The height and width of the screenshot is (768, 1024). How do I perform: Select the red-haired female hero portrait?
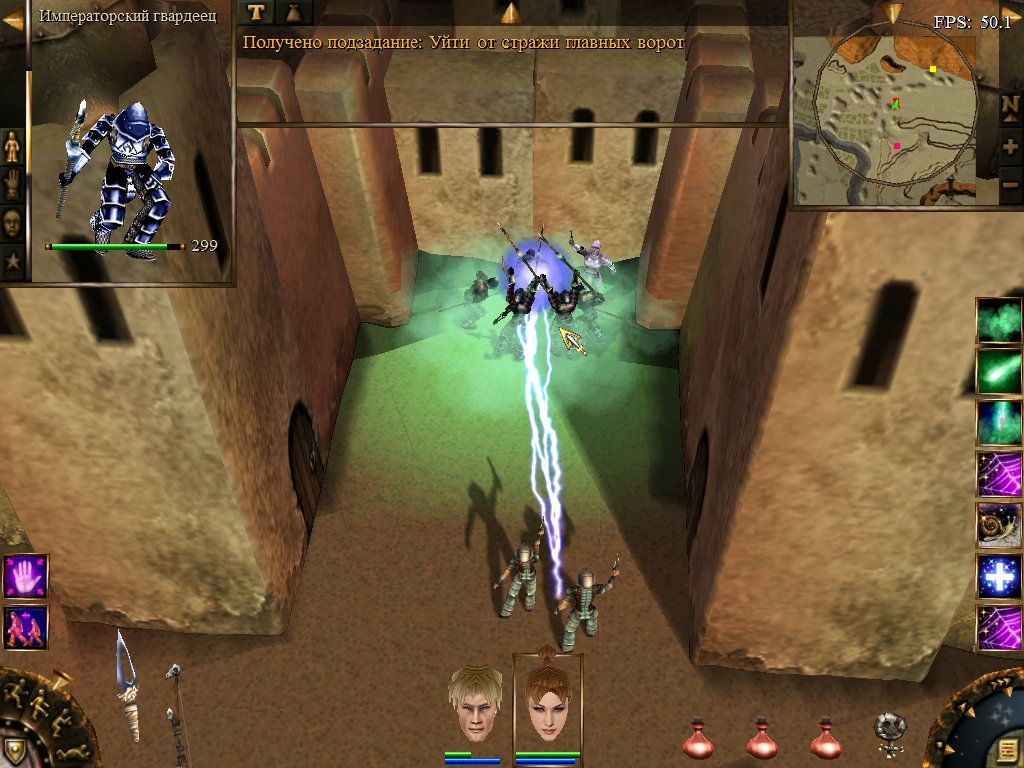tap(547, 704)
